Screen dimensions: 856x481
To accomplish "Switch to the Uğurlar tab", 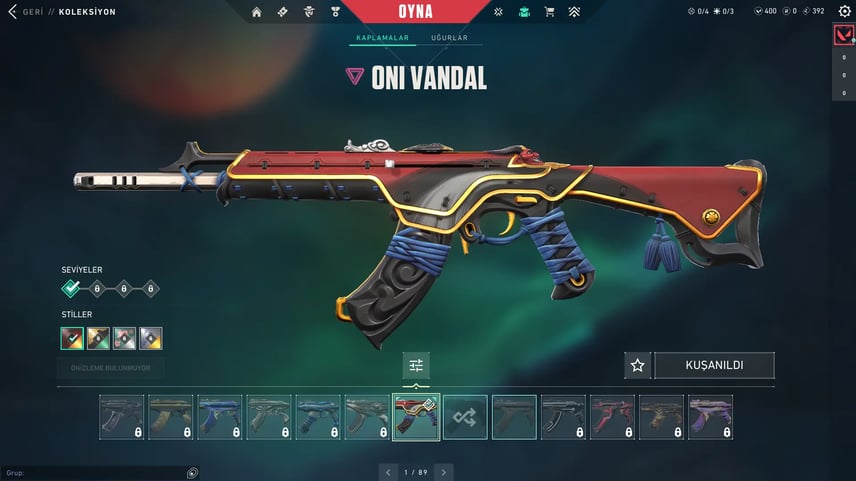I will pyautogui.click(x=449, y=39).
